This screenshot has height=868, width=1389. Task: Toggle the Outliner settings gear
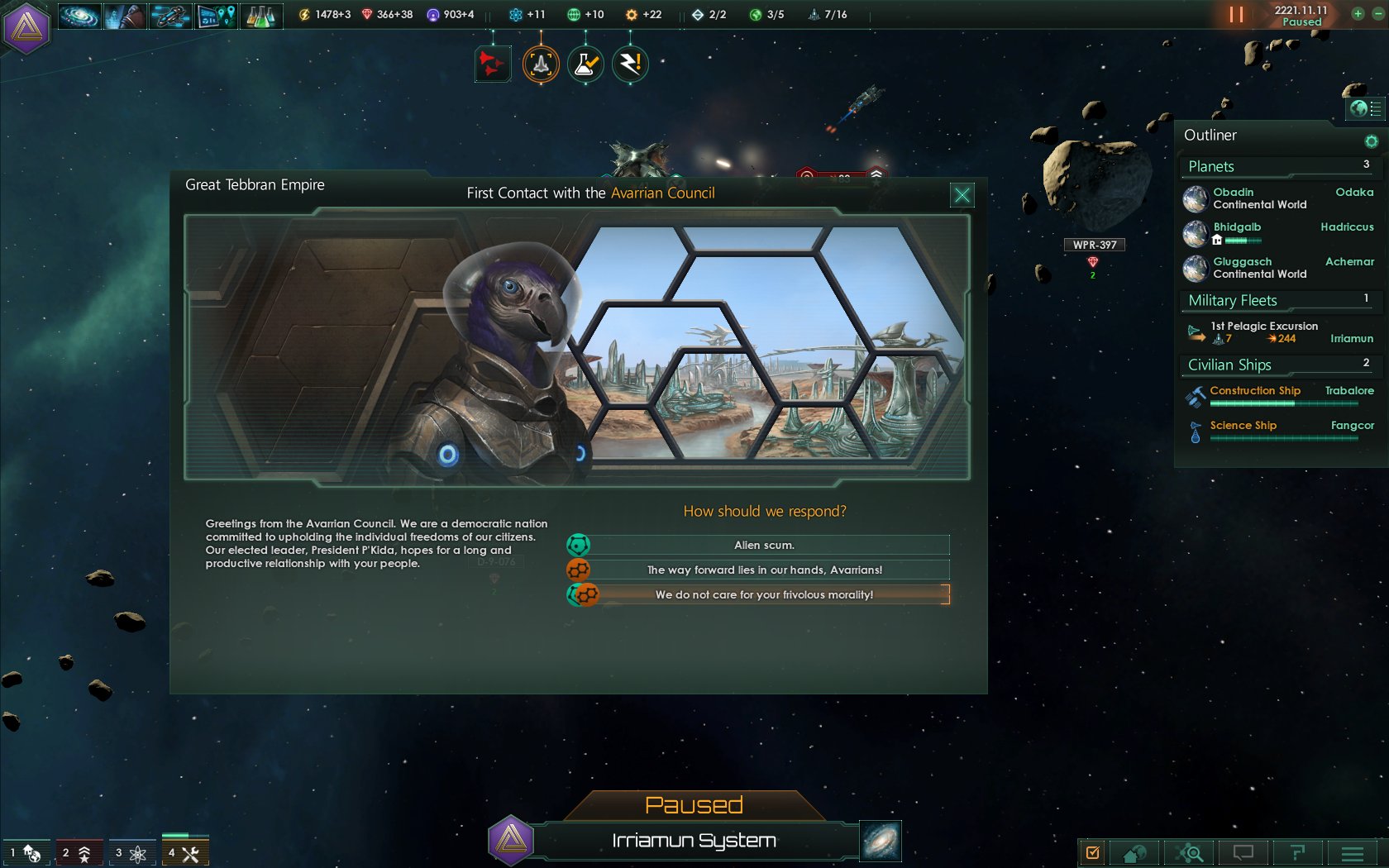pyautogui.click(x=1371, y=141)
